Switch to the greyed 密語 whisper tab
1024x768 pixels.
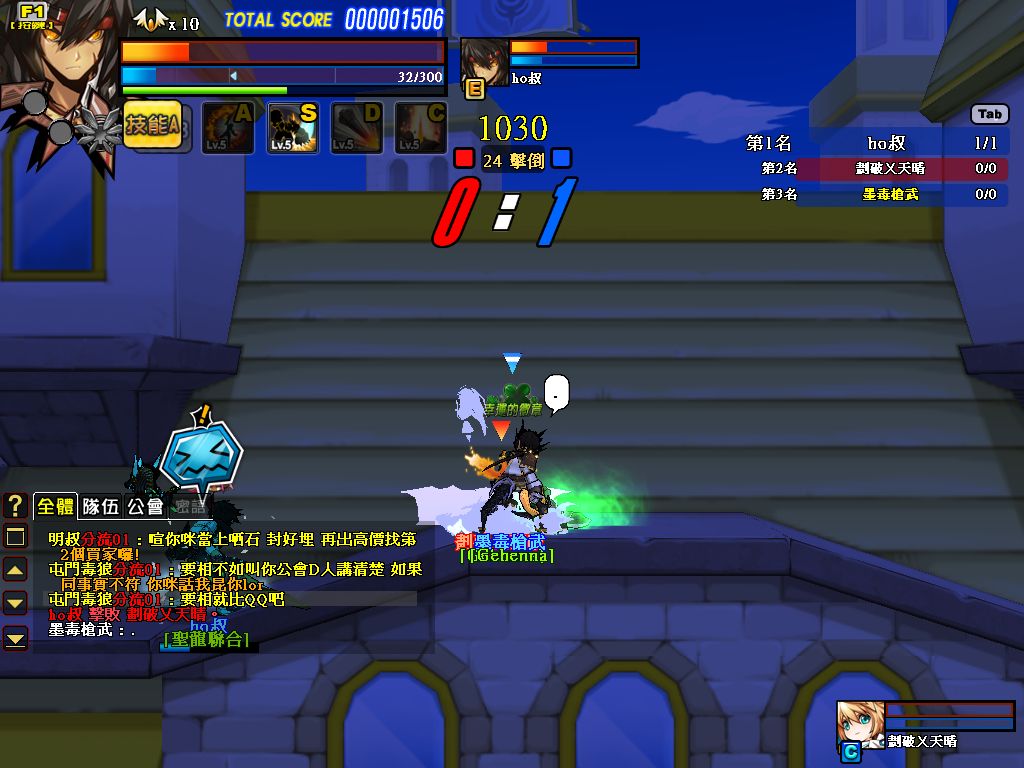coord(189,506)
